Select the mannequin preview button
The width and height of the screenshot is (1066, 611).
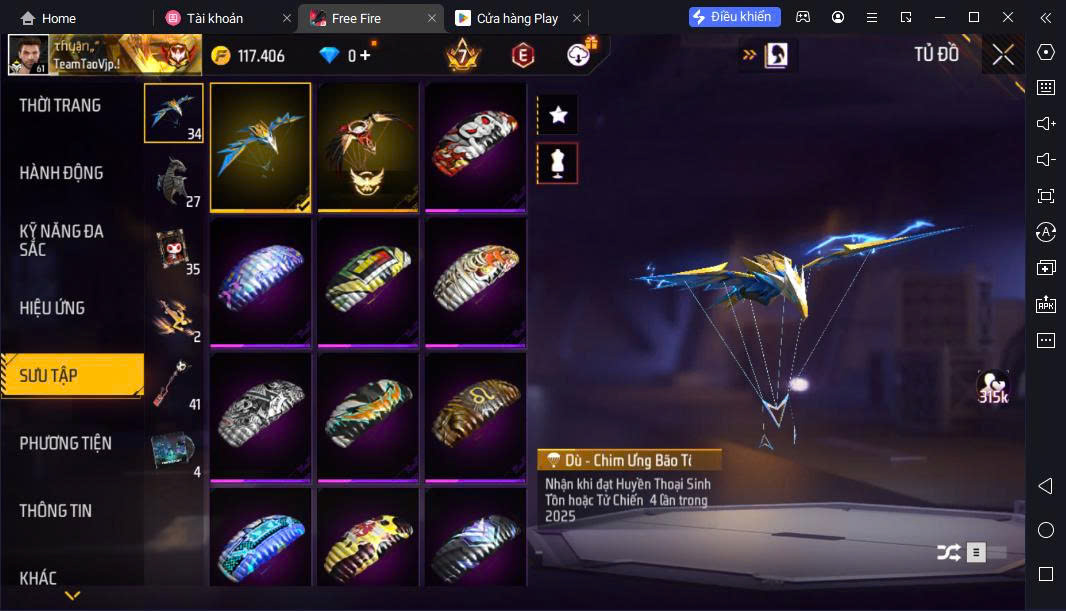point(558,163)
